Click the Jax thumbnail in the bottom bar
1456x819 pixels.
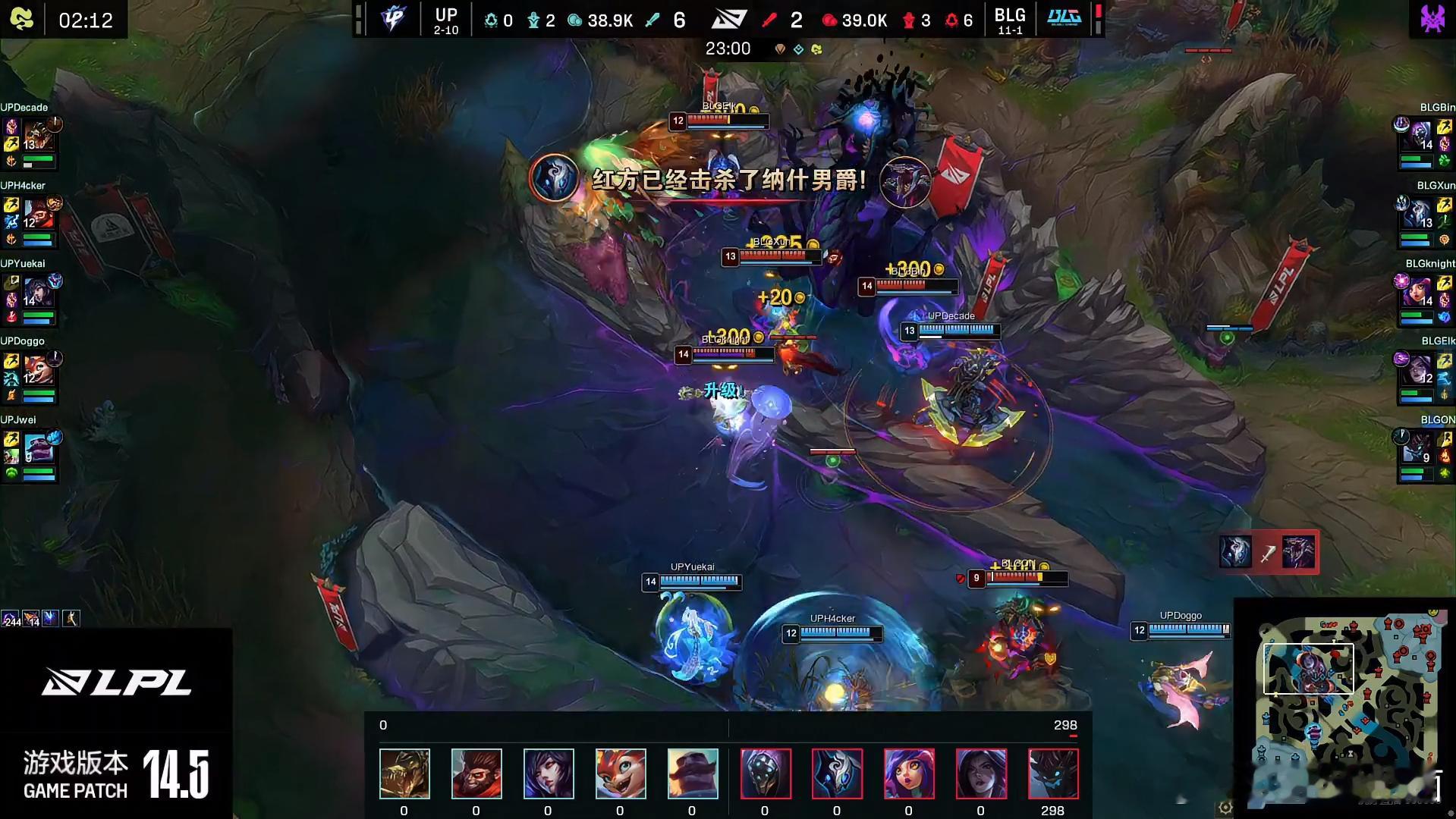tap(766, 773)
